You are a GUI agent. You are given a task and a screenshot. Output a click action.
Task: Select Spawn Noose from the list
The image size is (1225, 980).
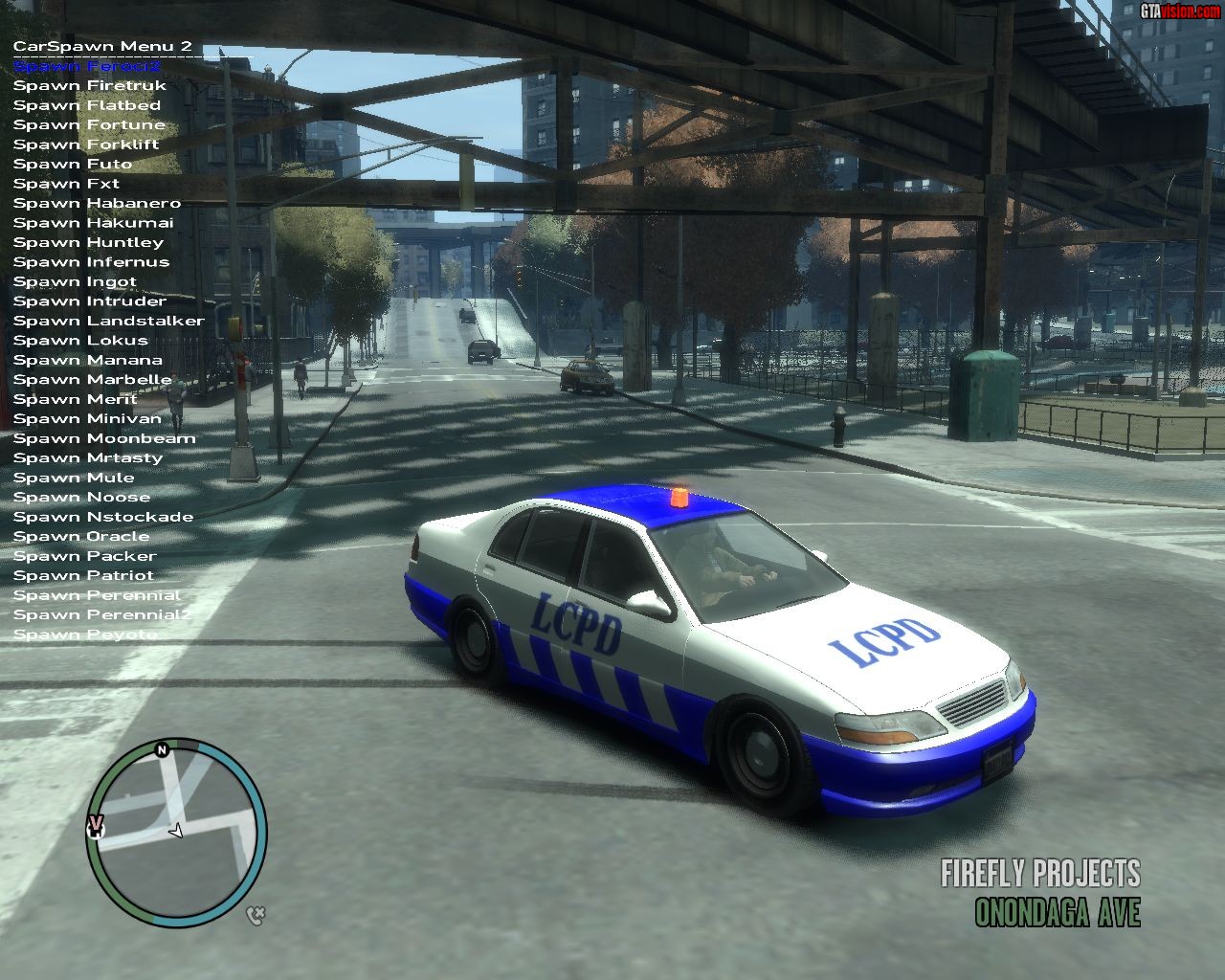(x=81, y=497)
